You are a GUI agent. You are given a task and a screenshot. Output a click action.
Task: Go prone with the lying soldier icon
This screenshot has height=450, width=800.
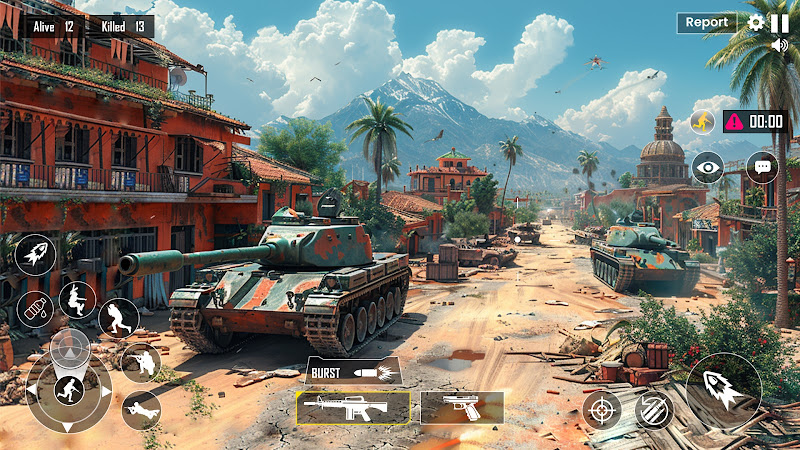pos(141,409)
